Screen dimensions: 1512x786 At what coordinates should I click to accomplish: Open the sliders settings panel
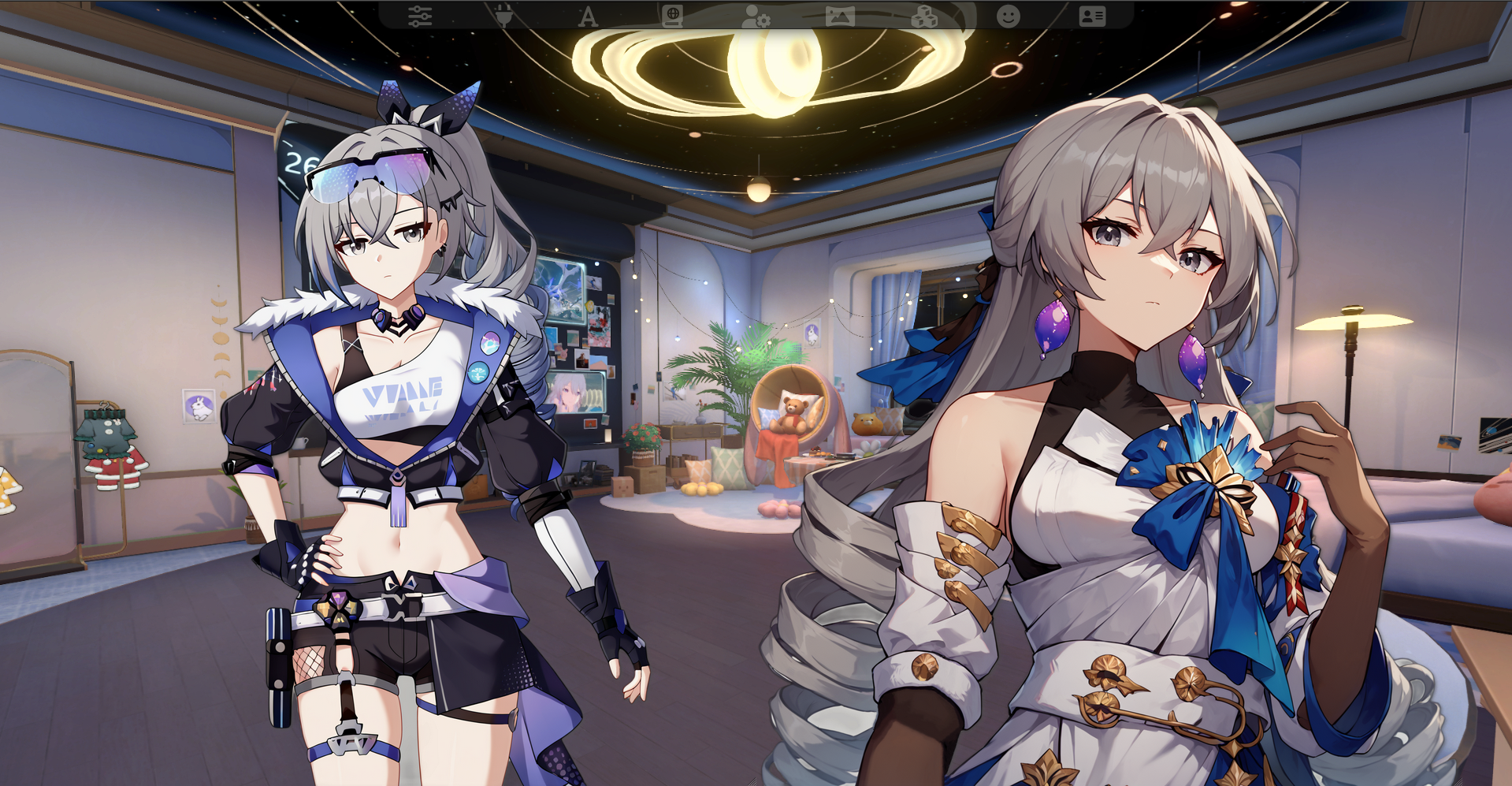(x=420, y=16)
